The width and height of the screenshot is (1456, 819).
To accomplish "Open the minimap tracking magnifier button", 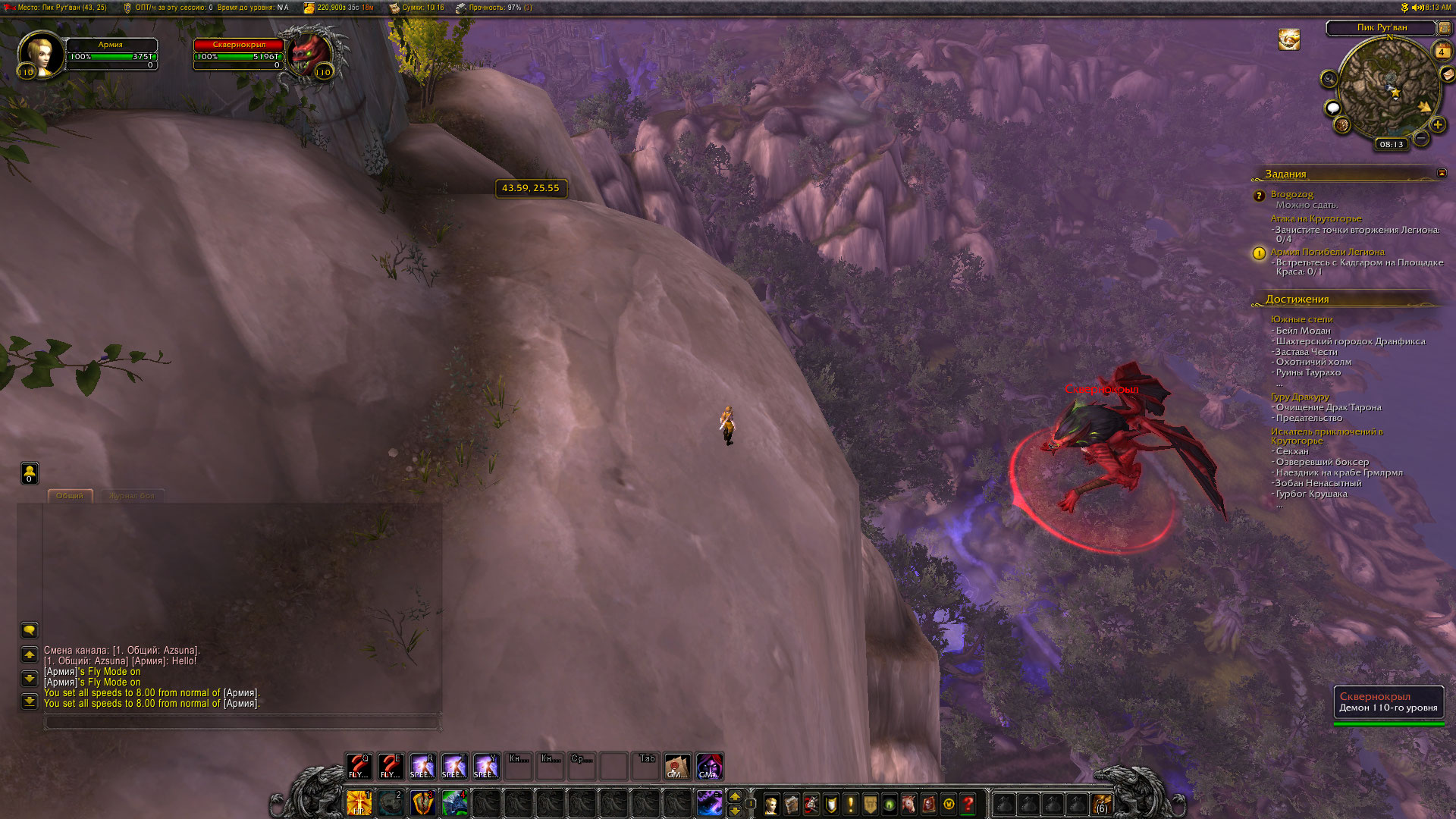I will point(1329,79).
